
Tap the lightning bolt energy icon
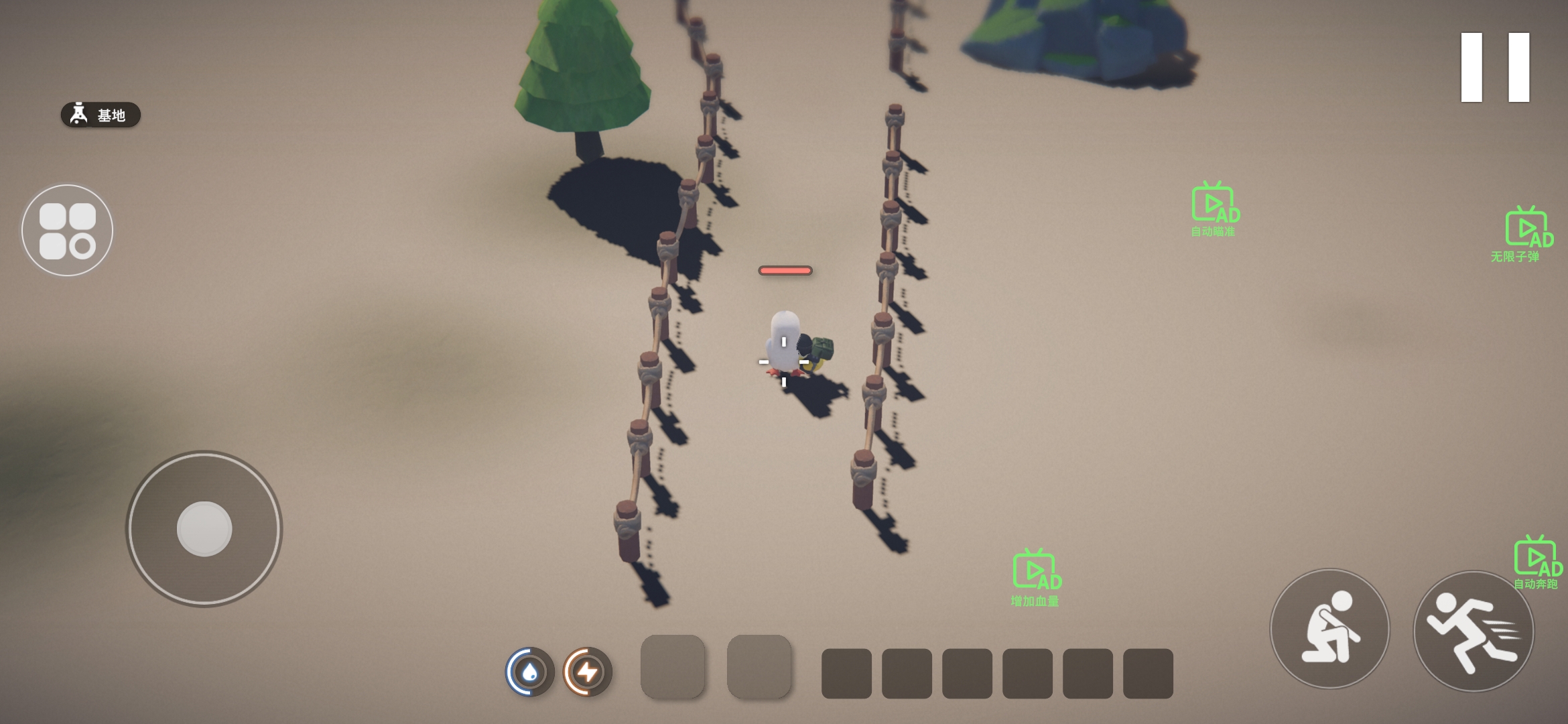pyautogui.click(x=587, y=671)
